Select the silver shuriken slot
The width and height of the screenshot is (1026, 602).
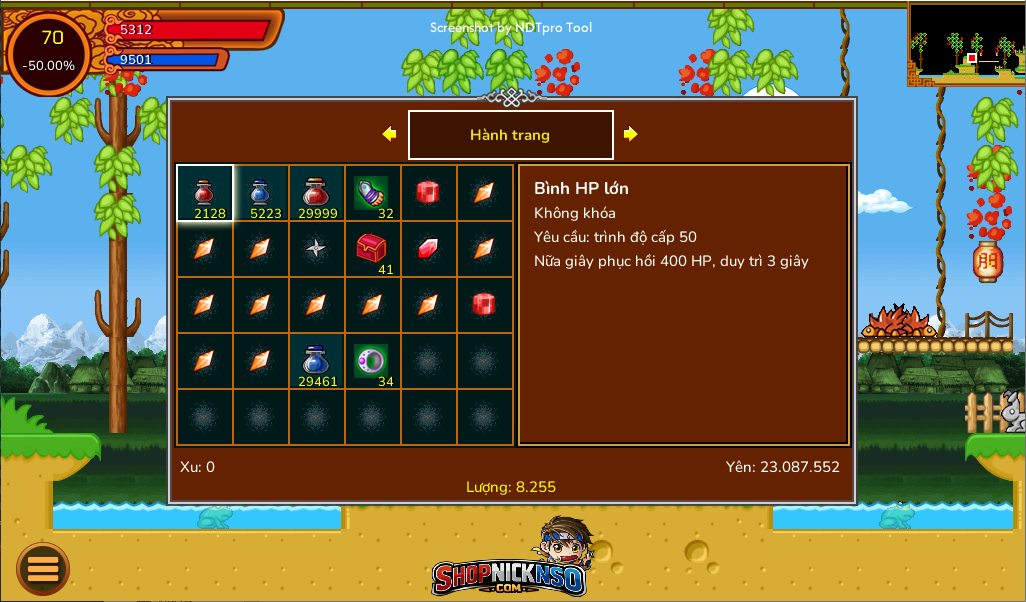(x=317, y=249)
